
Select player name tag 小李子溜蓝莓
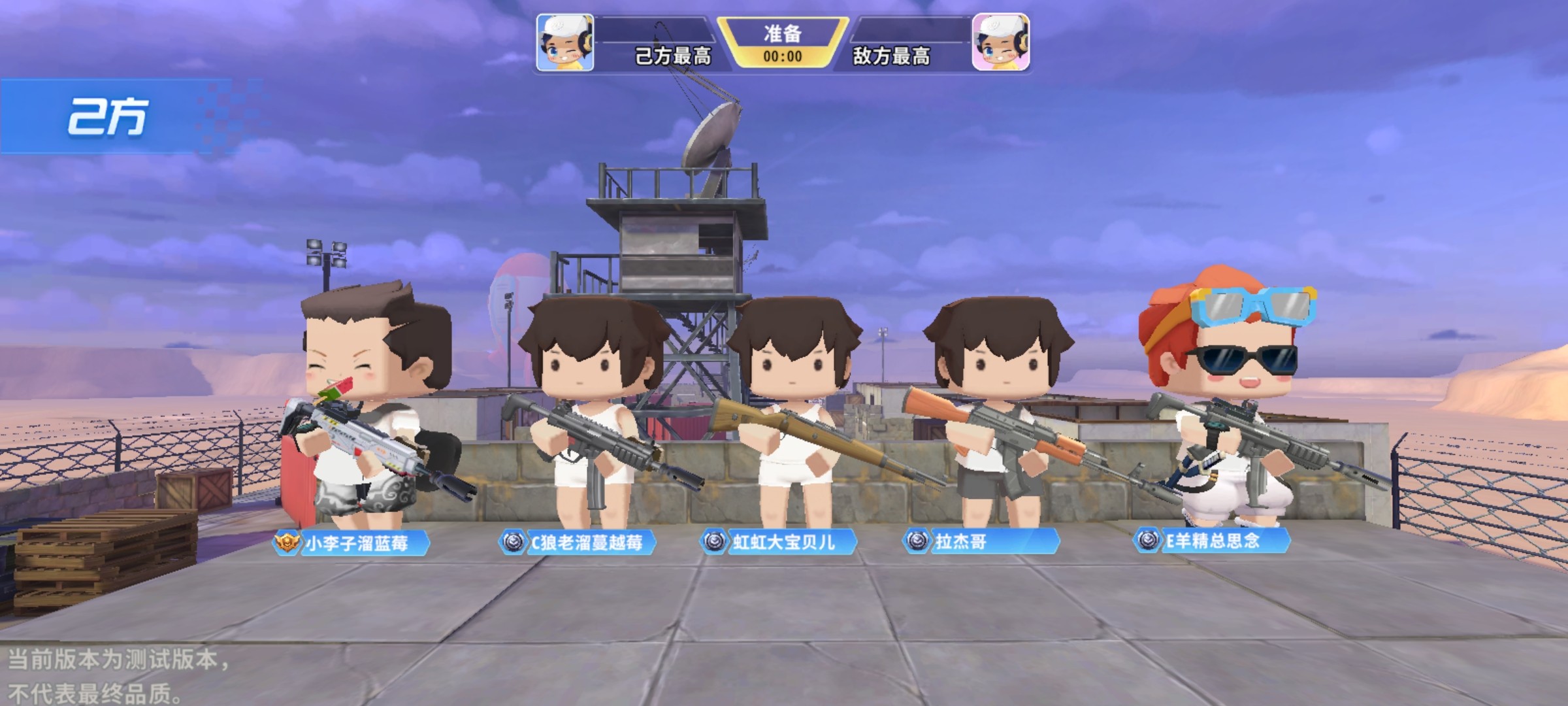tap(353, 543)
